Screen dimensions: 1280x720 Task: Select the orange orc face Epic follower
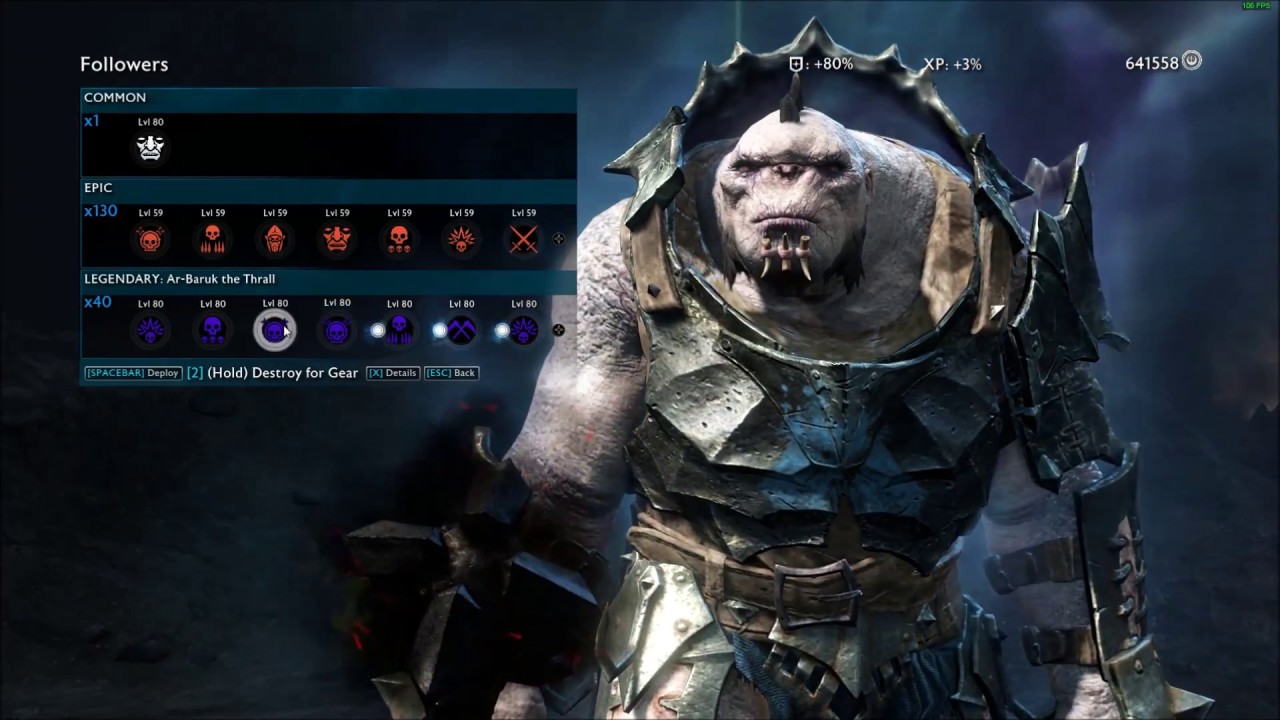click(x=337, y=239)
